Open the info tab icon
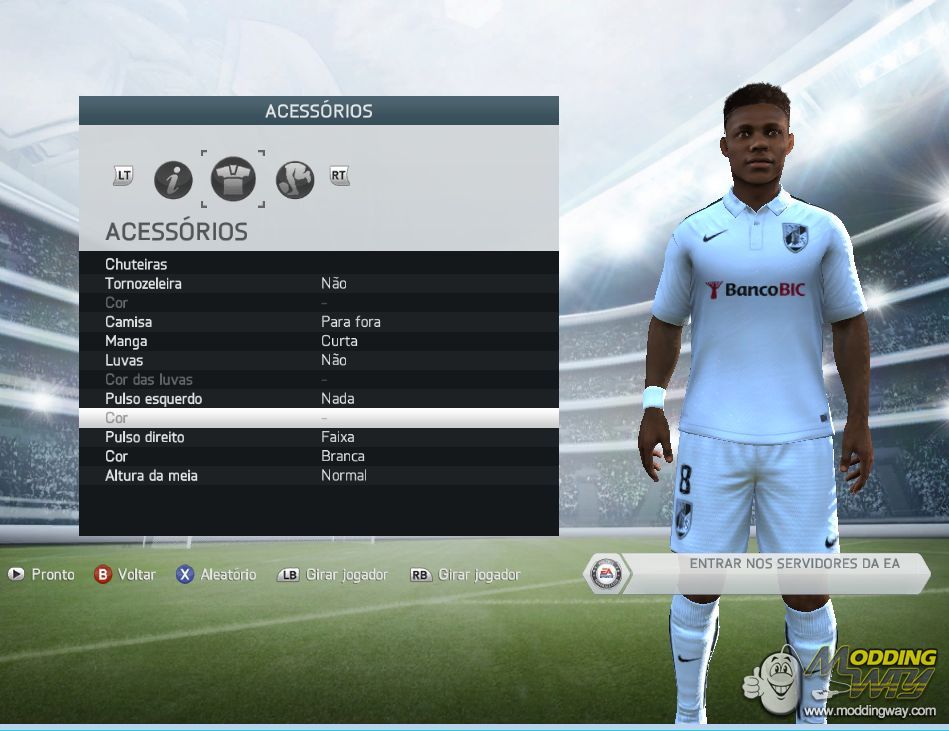 pyautogui.click(x=173, y=180)
